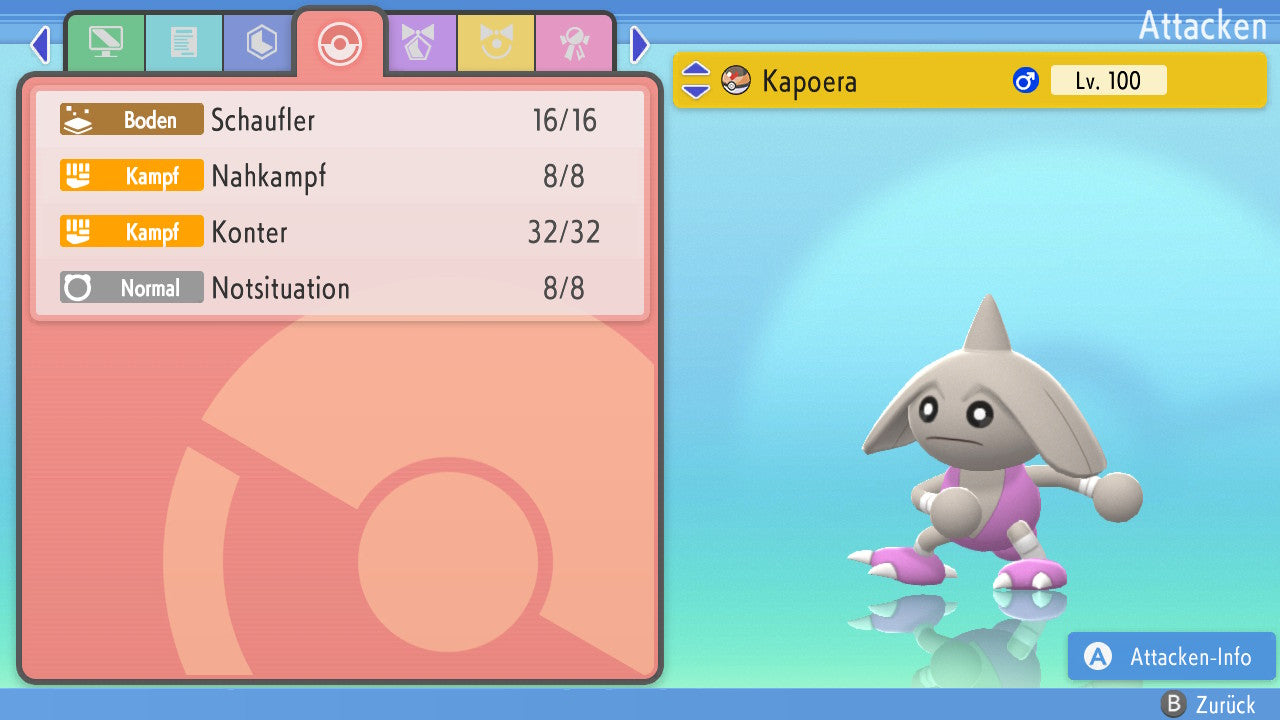
Task: Show the blue hexagon stats tab
Action: click(x=261, y=42)
